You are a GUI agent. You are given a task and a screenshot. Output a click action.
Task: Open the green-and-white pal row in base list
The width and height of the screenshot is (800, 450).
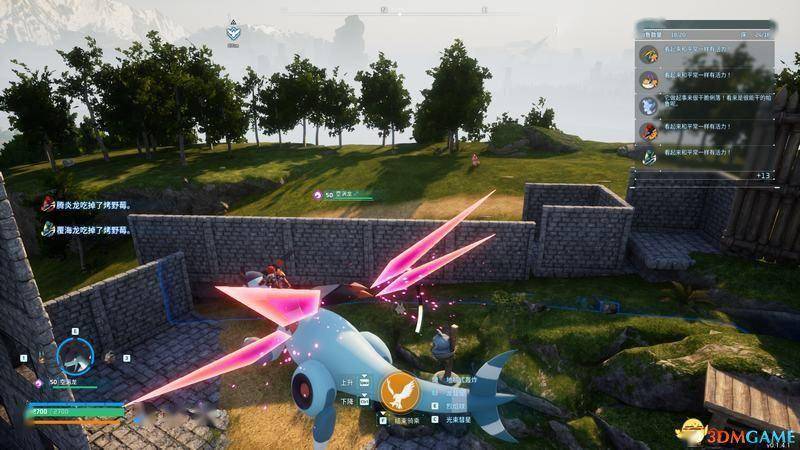(x=703, y=154)
